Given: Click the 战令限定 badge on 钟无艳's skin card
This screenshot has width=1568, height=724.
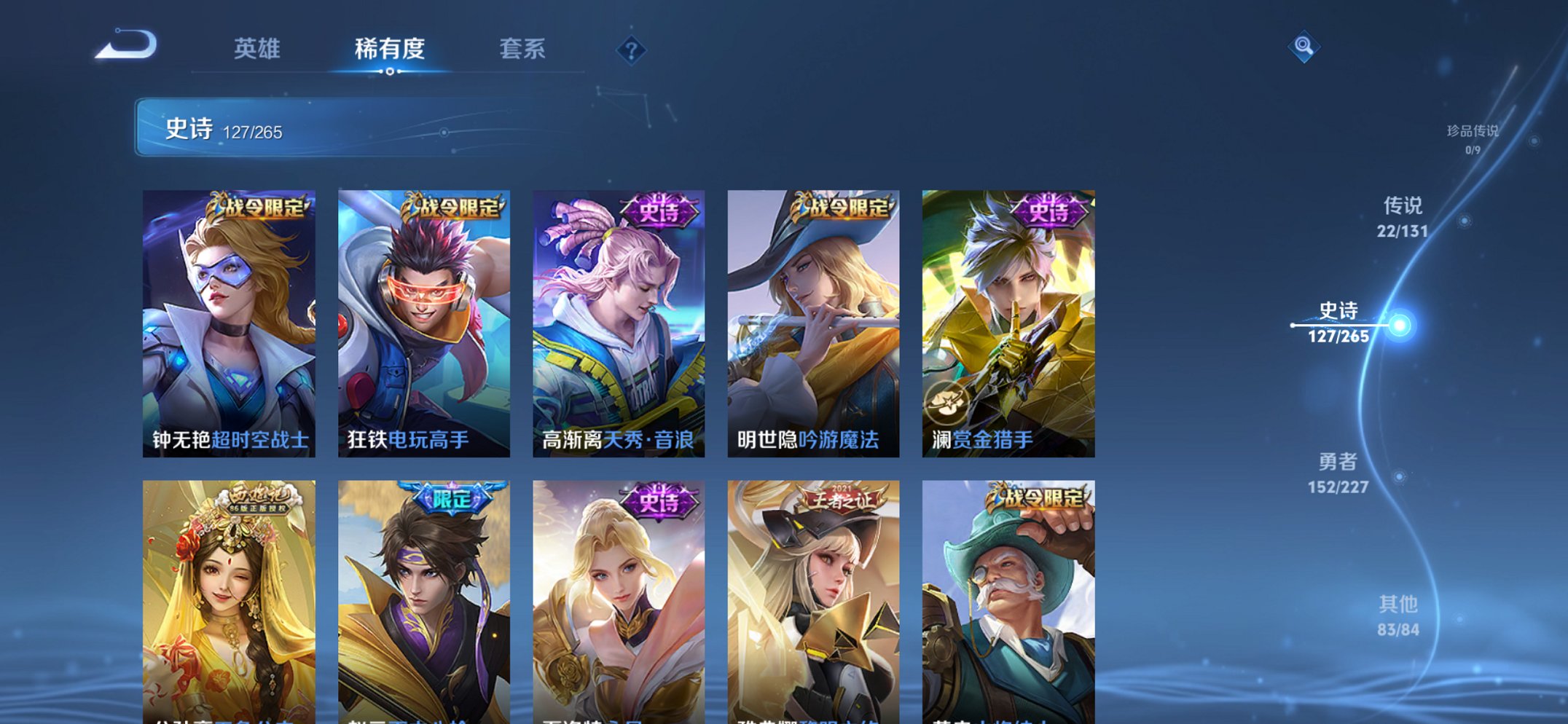Looking at the screenshot, I should coord(259,206).
